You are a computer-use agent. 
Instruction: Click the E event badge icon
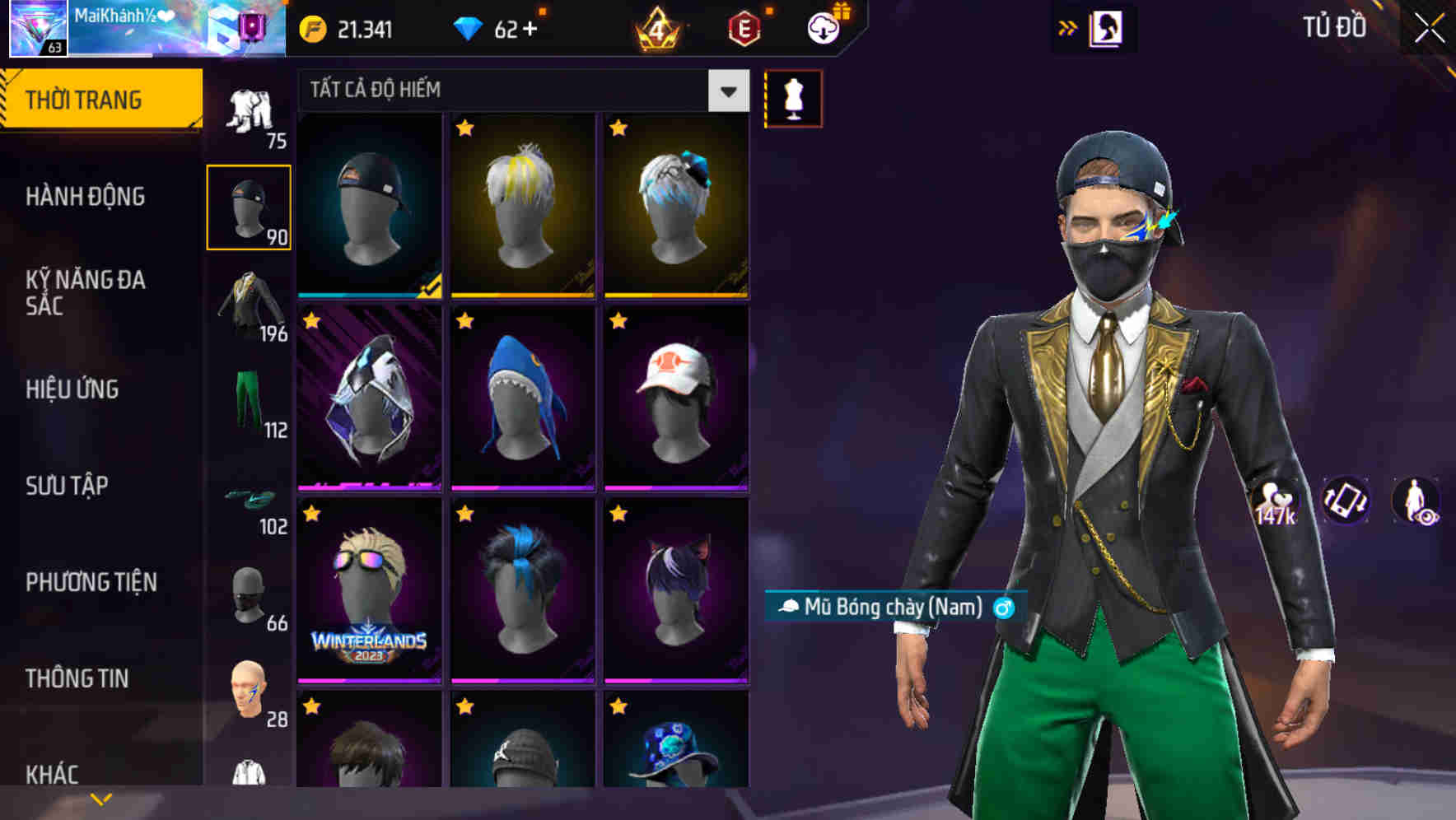pyautogui.click(x=743, y=27)
